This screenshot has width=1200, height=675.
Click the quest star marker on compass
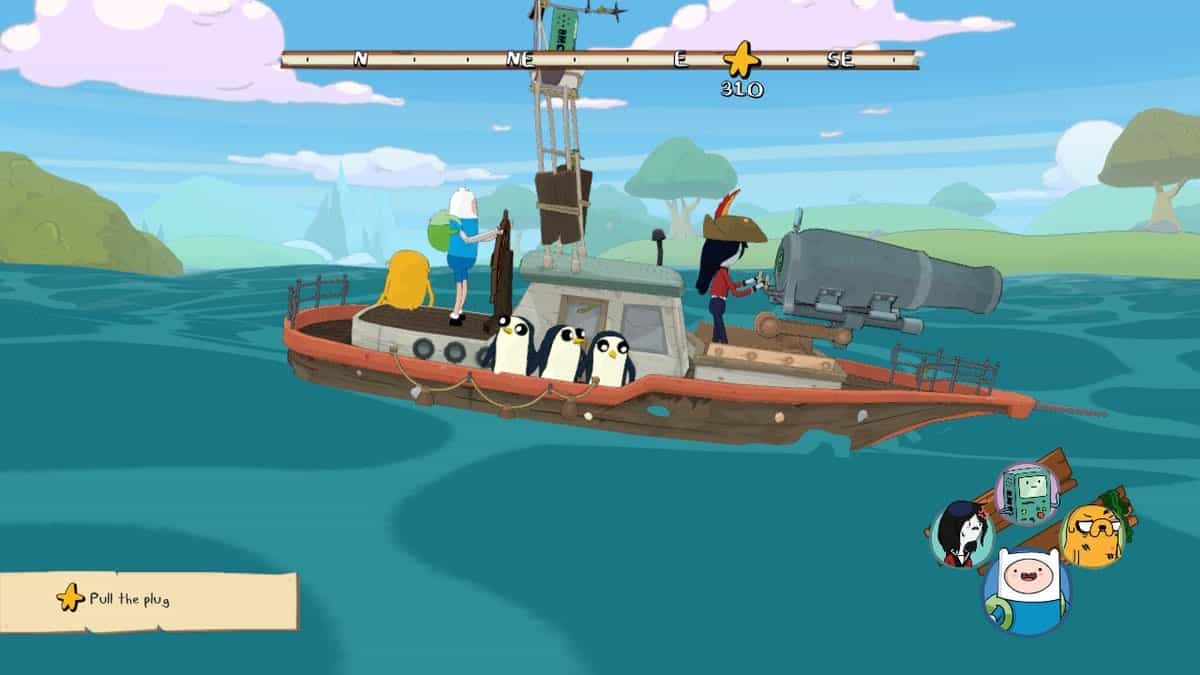pos(741,60)
